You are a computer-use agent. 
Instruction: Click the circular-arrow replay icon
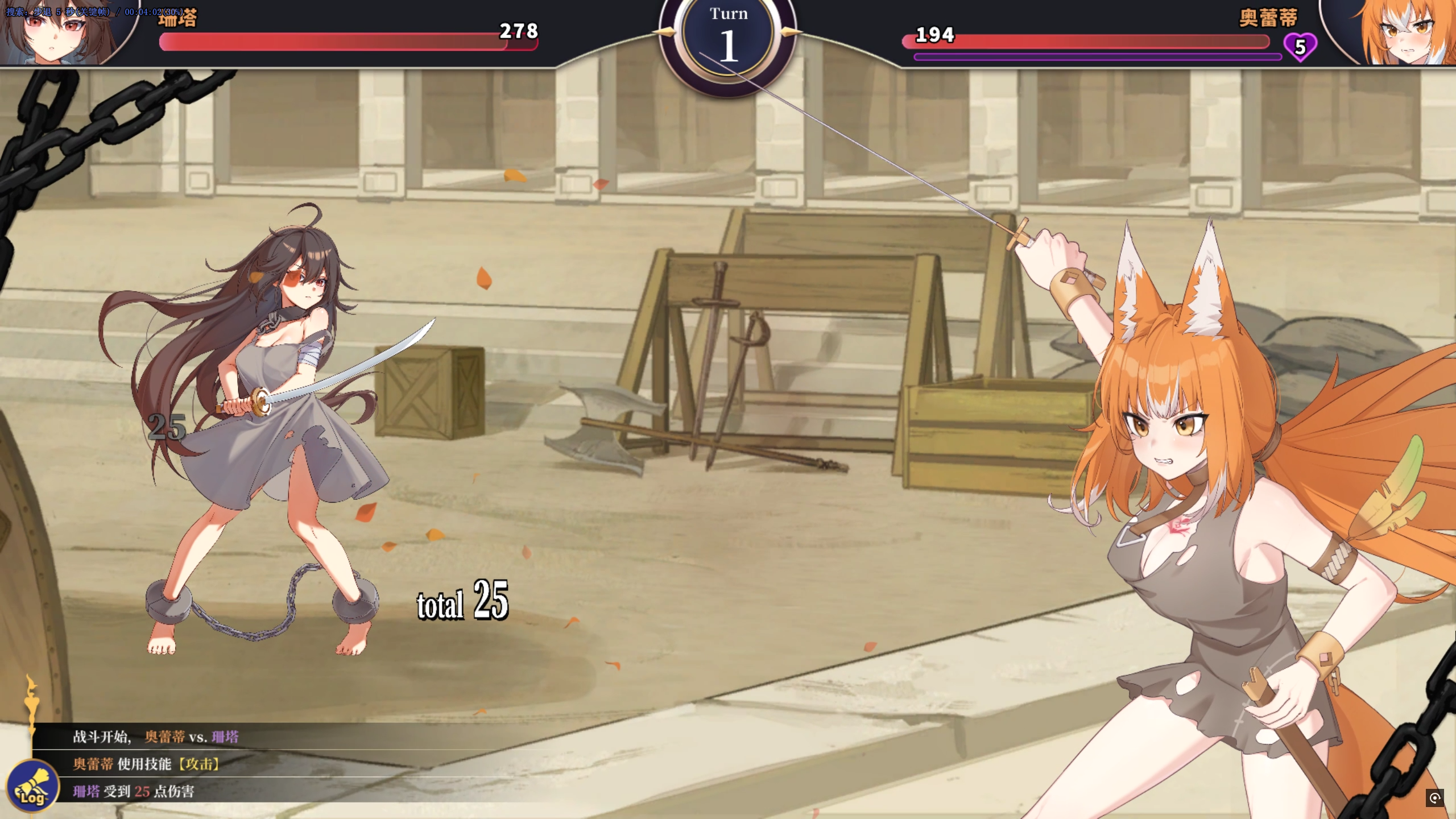pyautogui.click(x=1434, y=798)
